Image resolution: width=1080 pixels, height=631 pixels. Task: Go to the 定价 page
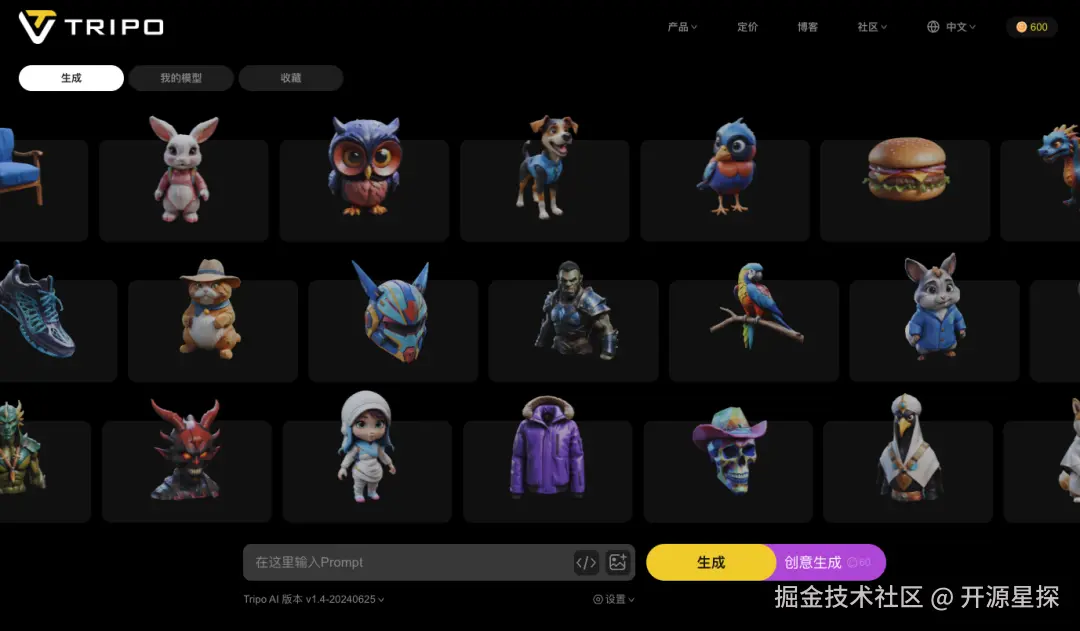point(748,27)
